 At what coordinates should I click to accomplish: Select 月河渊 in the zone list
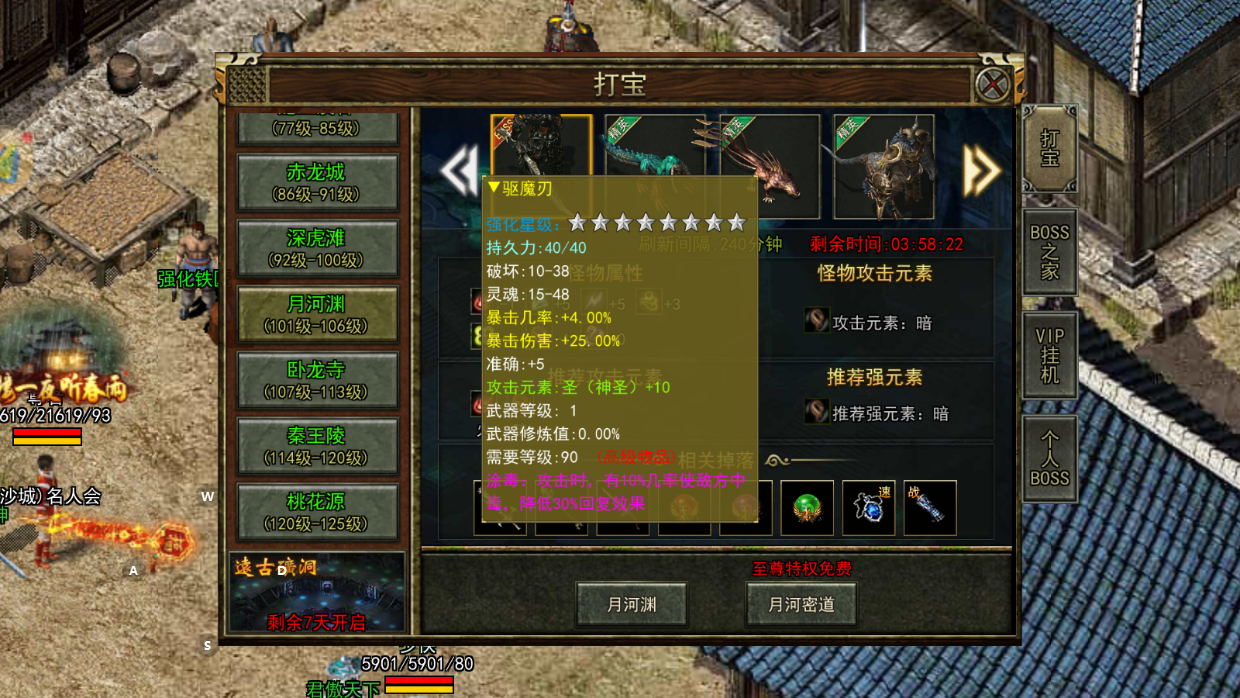[x=317, y=315]
